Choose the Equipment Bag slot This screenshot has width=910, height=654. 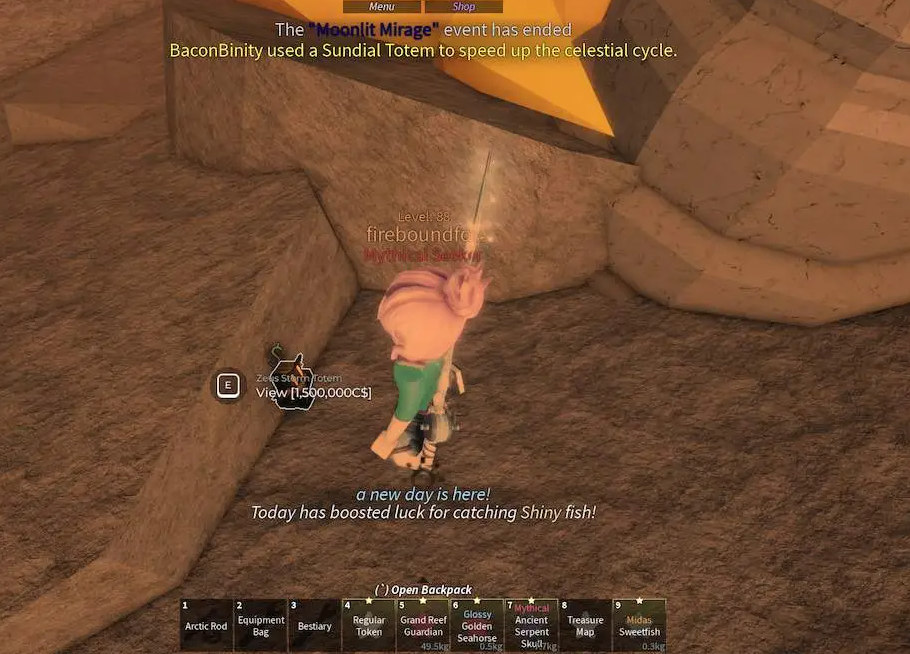pyautogui.click(x=261, y=625)
